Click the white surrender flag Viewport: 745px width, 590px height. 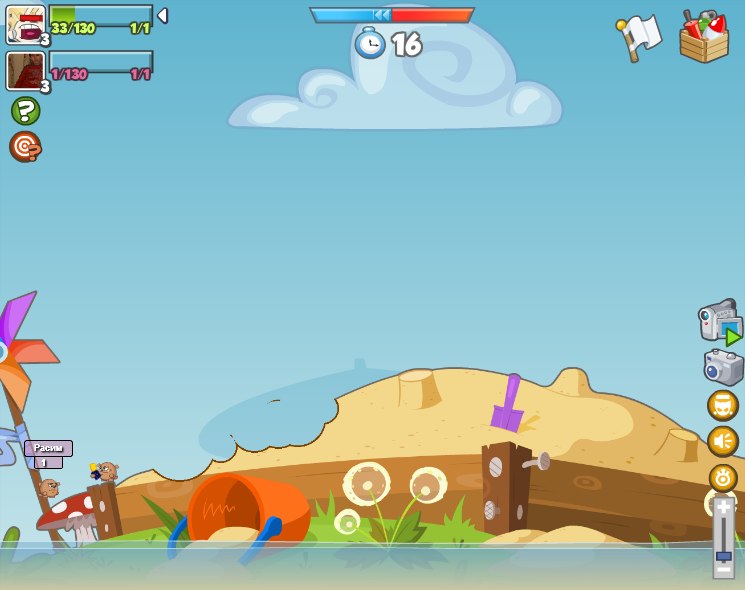point(640,37)
